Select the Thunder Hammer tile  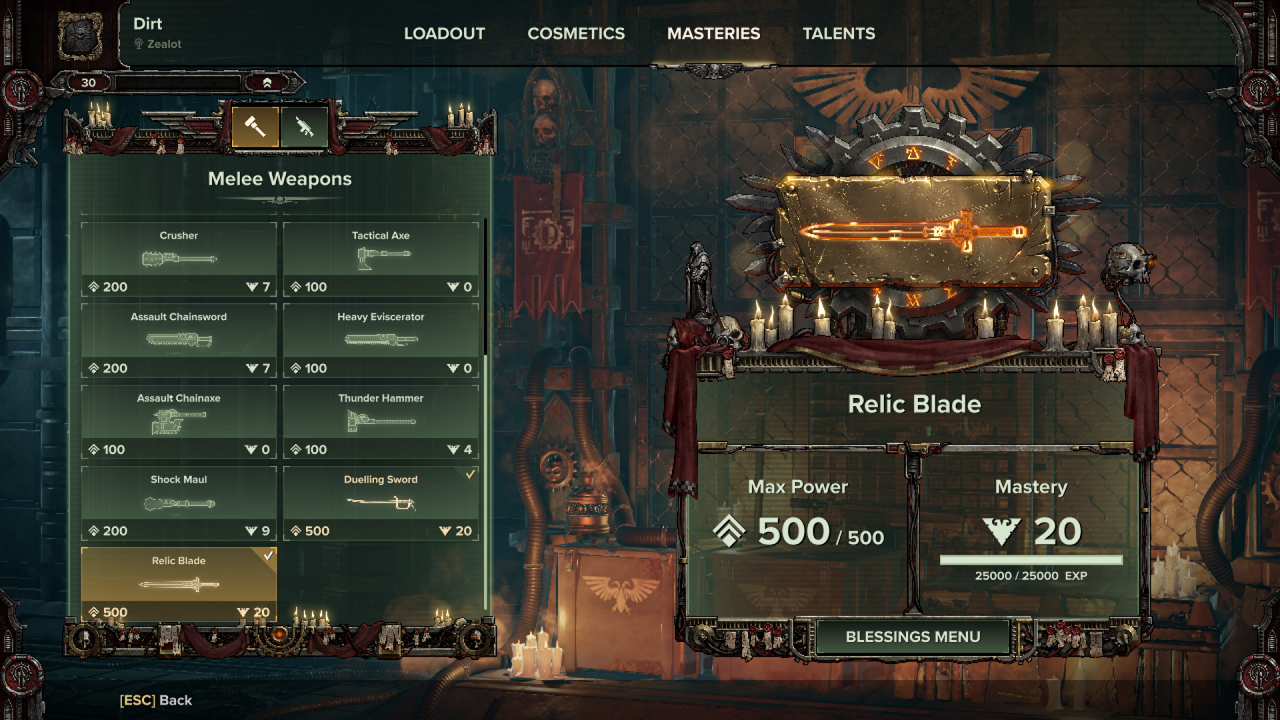tap(381, 421)
